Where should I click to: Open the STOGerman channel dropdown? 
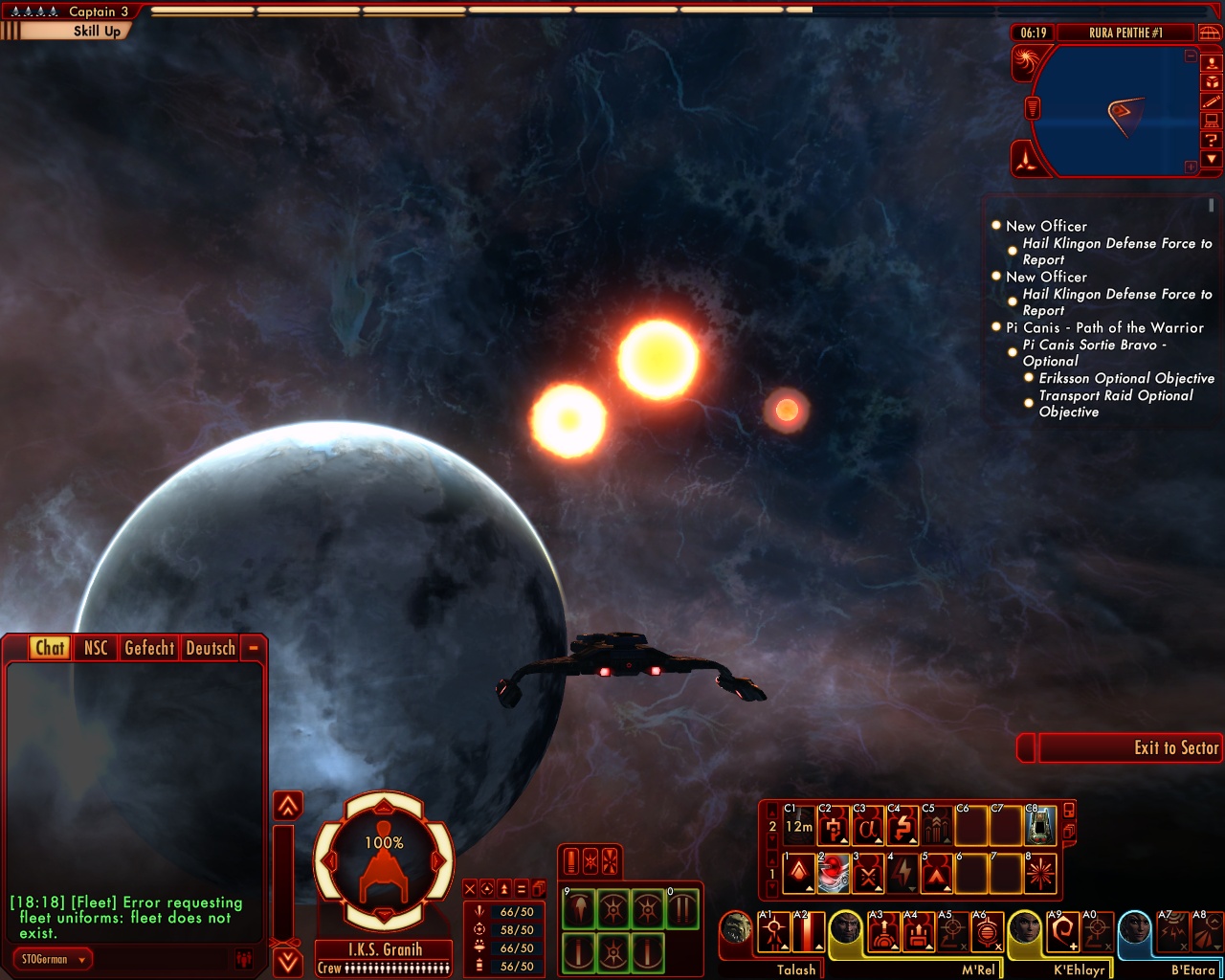click(54, 959)
